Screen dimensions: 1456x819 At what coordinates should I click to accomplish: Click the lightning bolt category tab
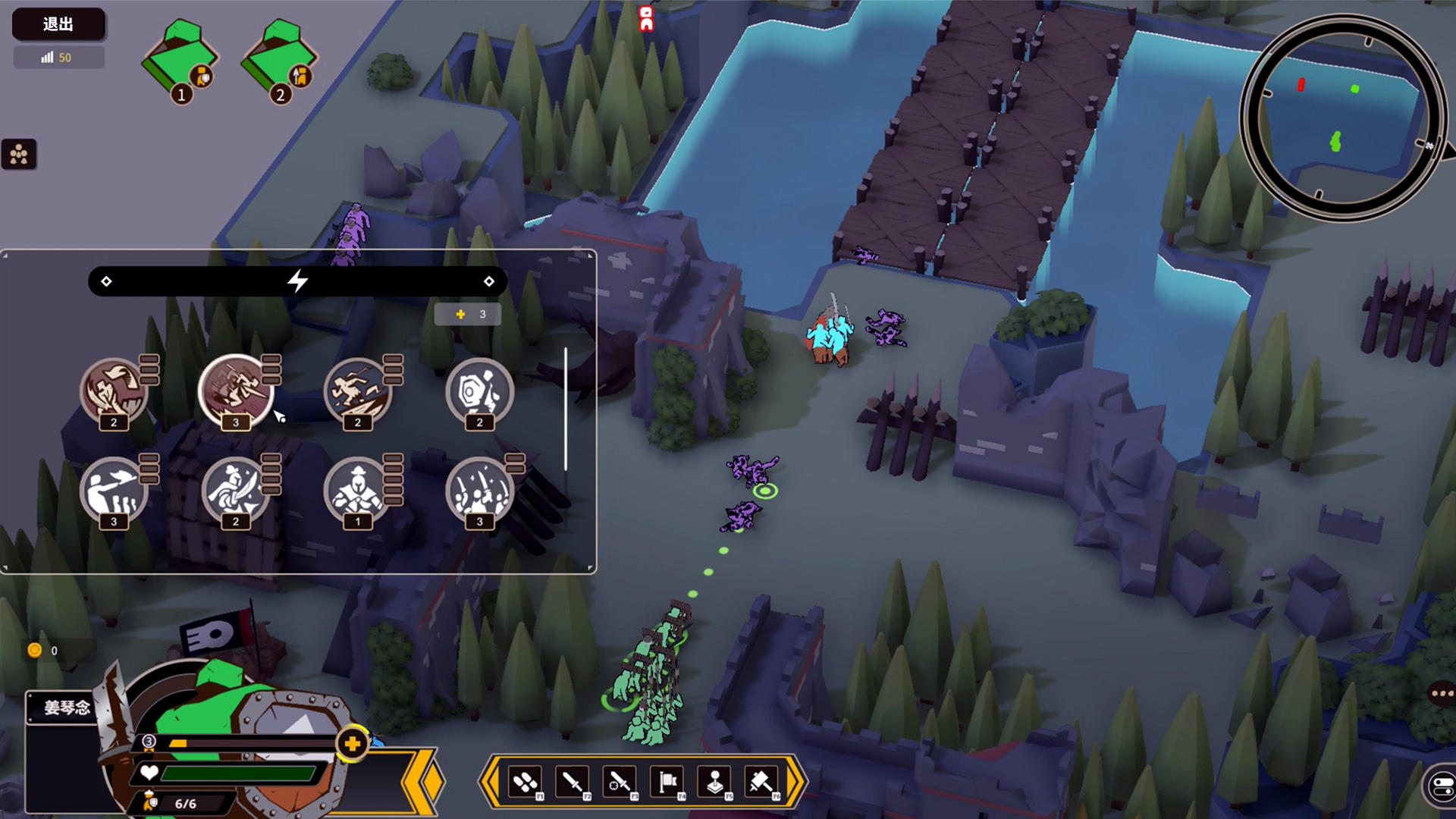(x=297, y=281)
